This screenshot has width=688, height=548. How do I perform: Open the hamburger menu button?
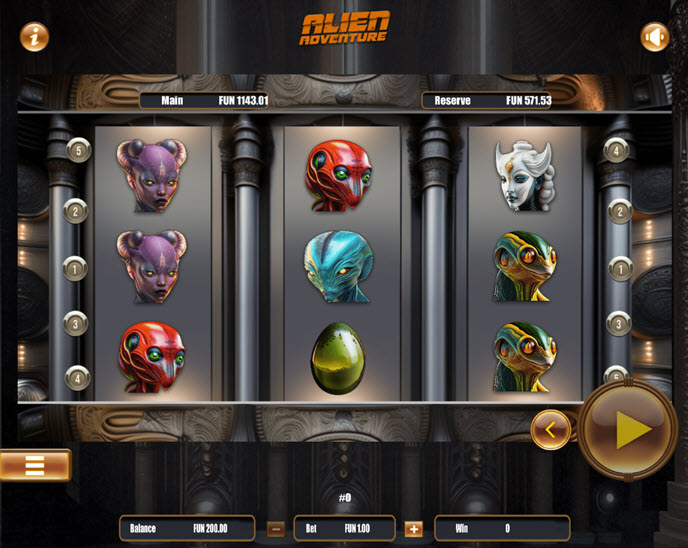point(35,465)
